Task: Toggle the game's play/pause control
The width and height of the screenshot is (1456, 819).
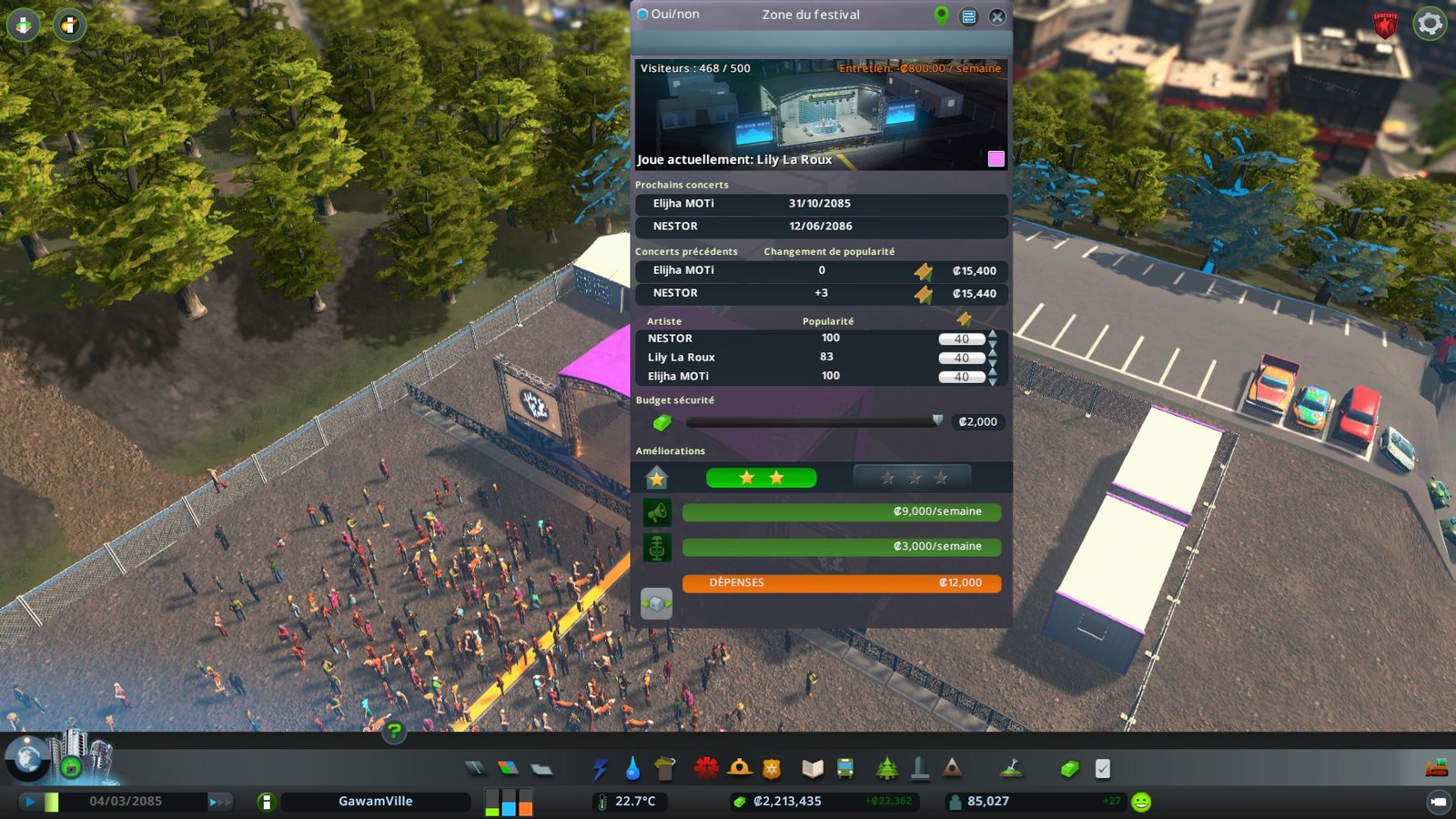Action: [x=30, y=802]
